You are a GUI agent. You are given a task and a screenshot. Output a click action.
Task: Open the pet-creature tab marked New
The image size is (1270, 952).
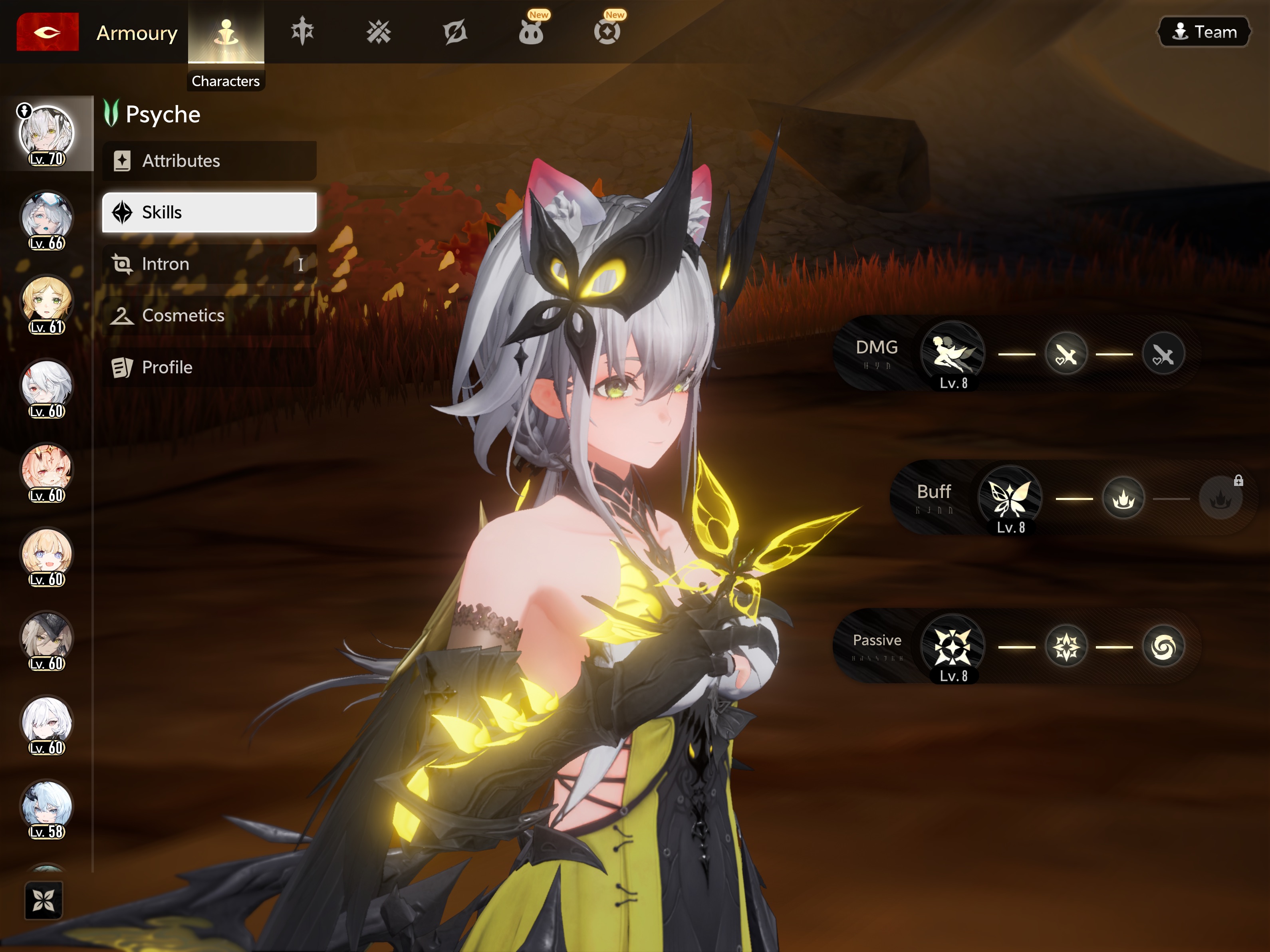click(531, 32)
